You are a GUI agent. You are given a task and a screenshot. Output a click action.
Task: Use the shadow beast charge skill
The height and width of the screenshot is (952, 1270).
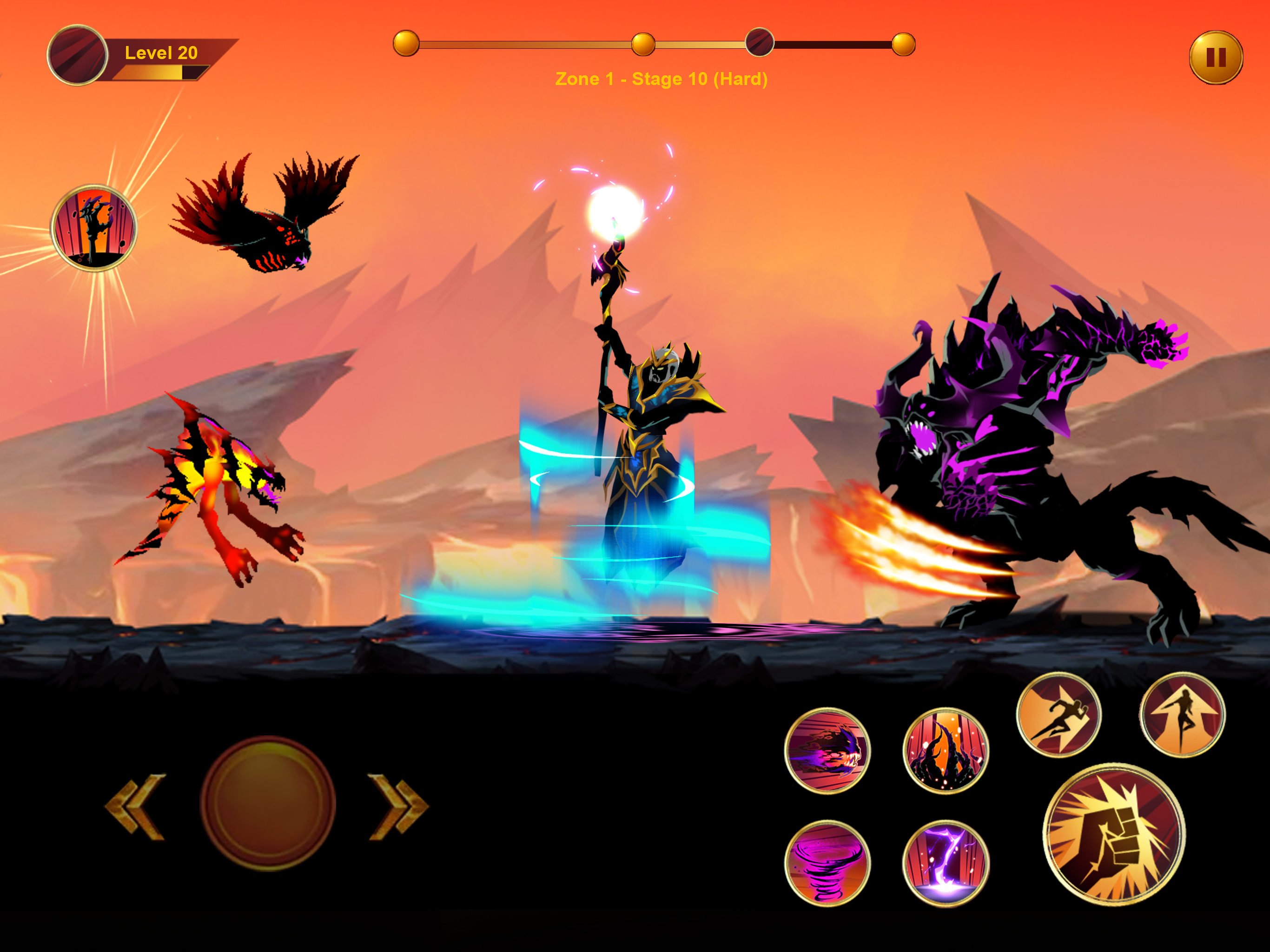[x=827, y=750]
